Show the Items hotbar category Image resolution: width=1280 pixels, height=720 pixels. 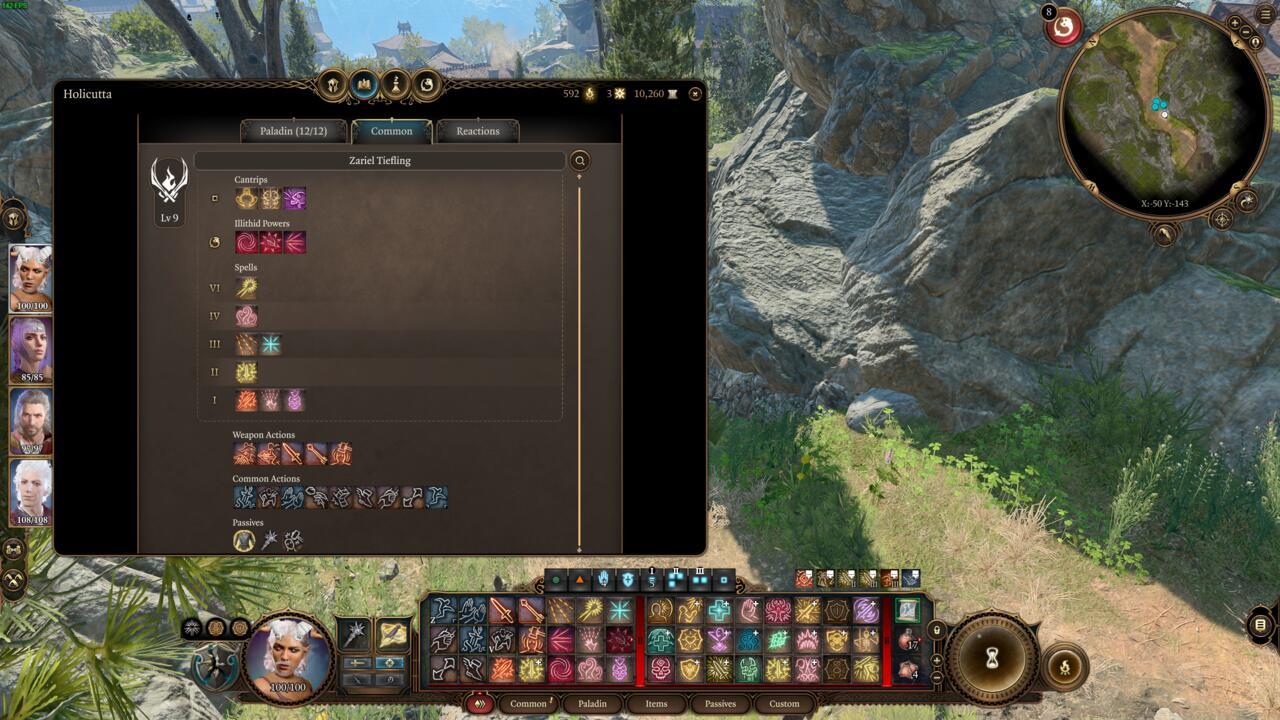pos(656,704)
